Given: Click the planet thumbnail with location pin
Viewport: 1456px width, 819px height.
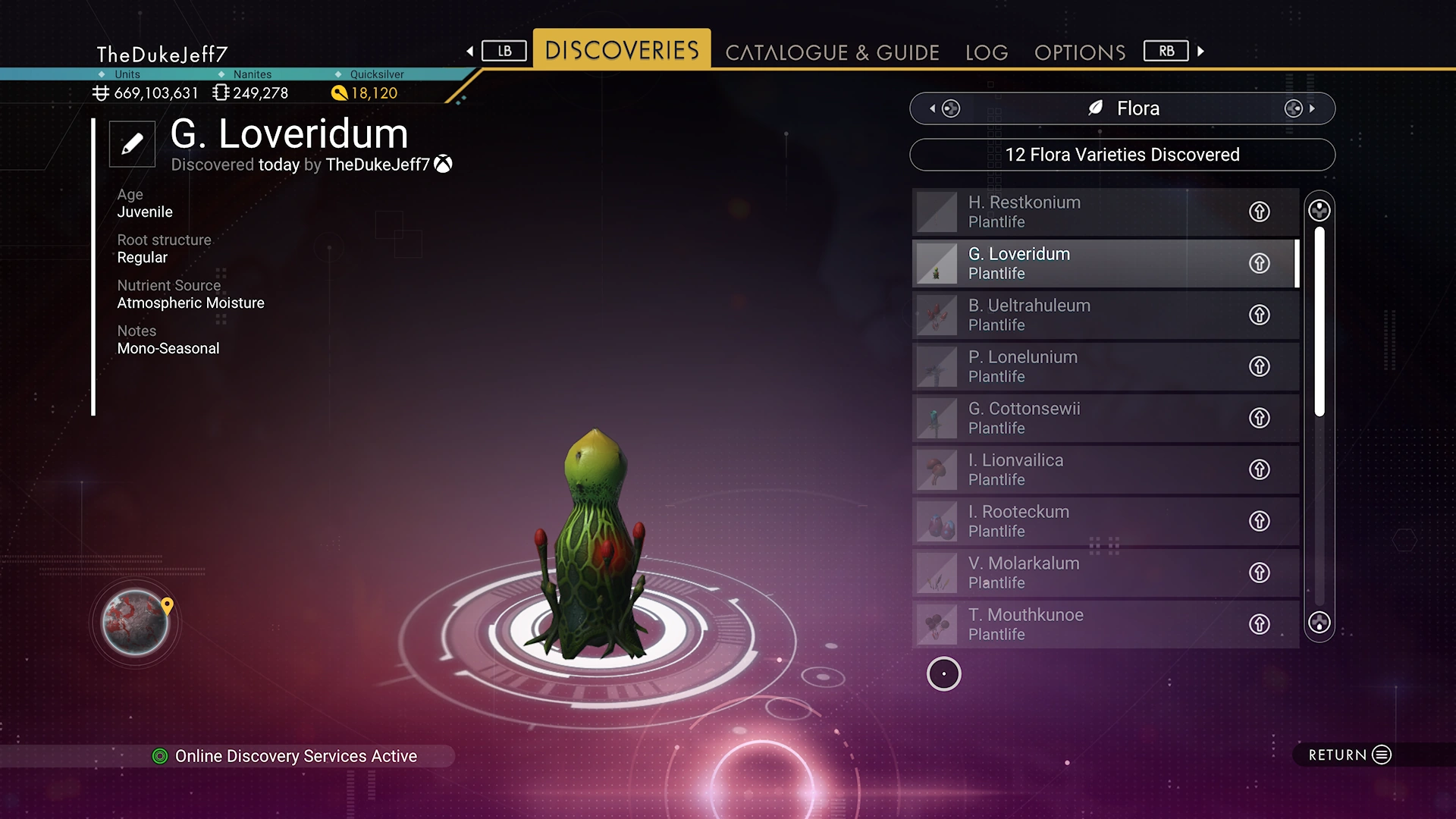Looking at the screenshot, I should pos(136,623).
